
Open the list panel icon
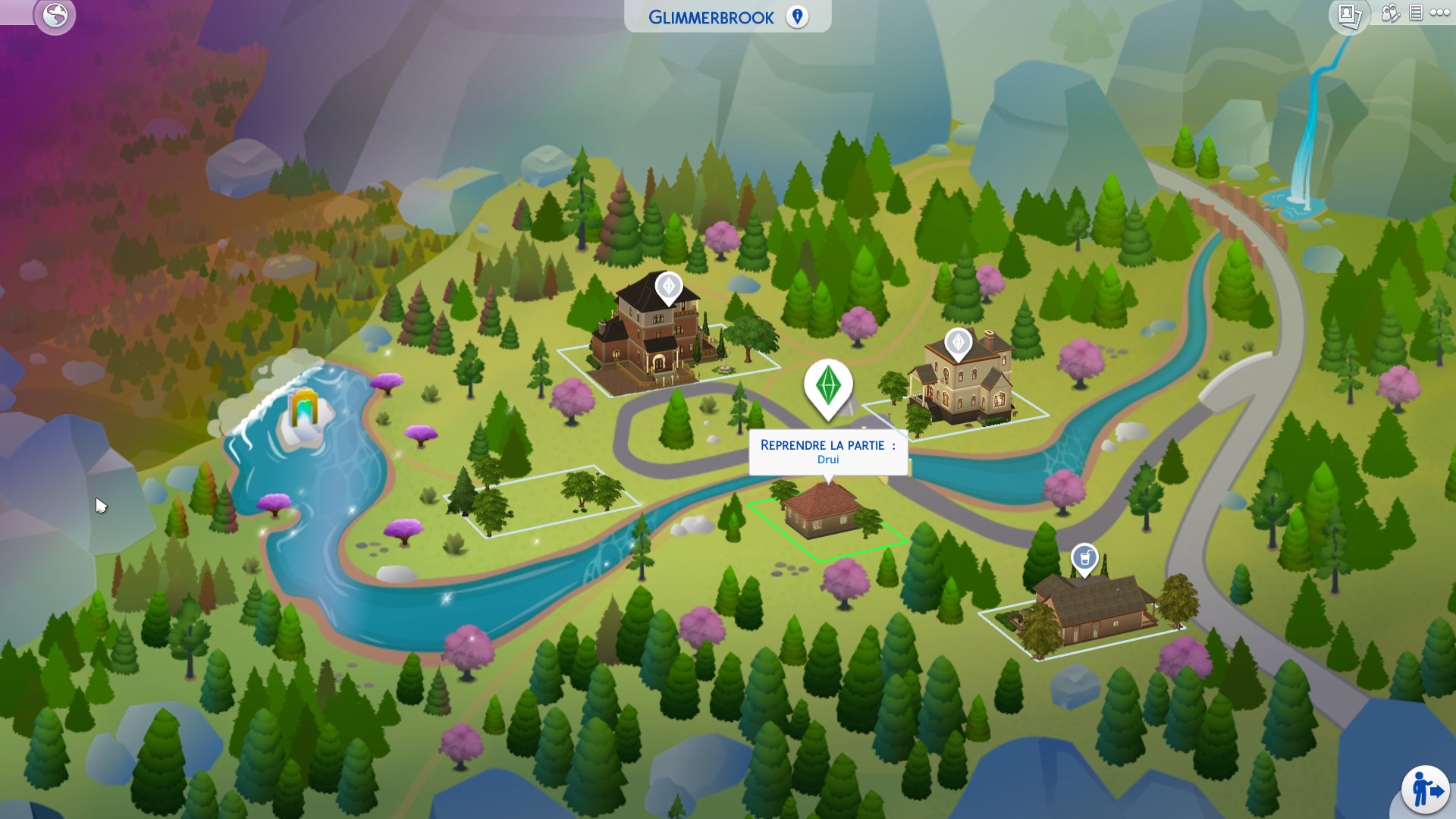point(1415,13)
